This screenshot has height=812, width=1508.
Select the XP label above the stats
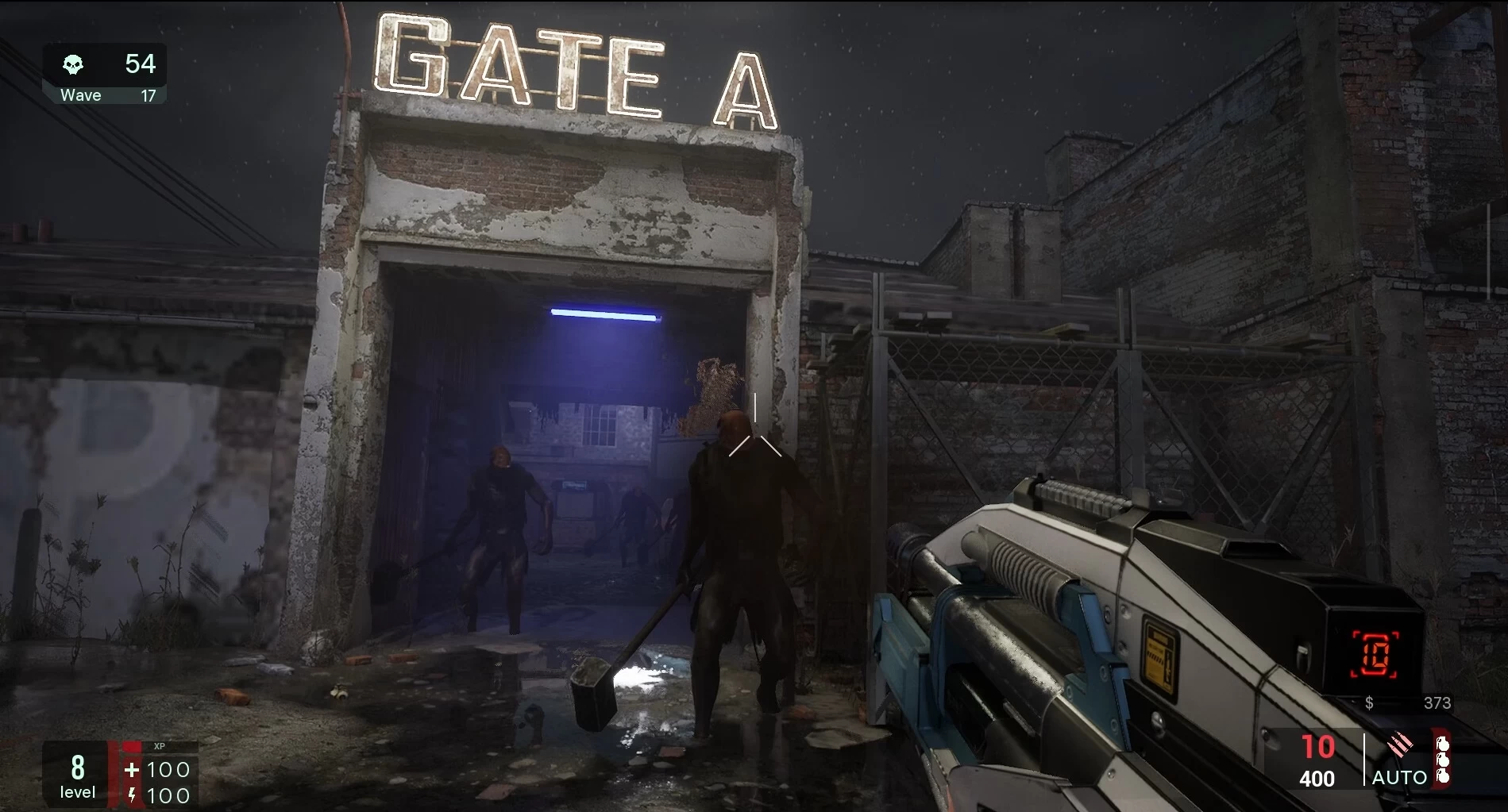(159, 745)
